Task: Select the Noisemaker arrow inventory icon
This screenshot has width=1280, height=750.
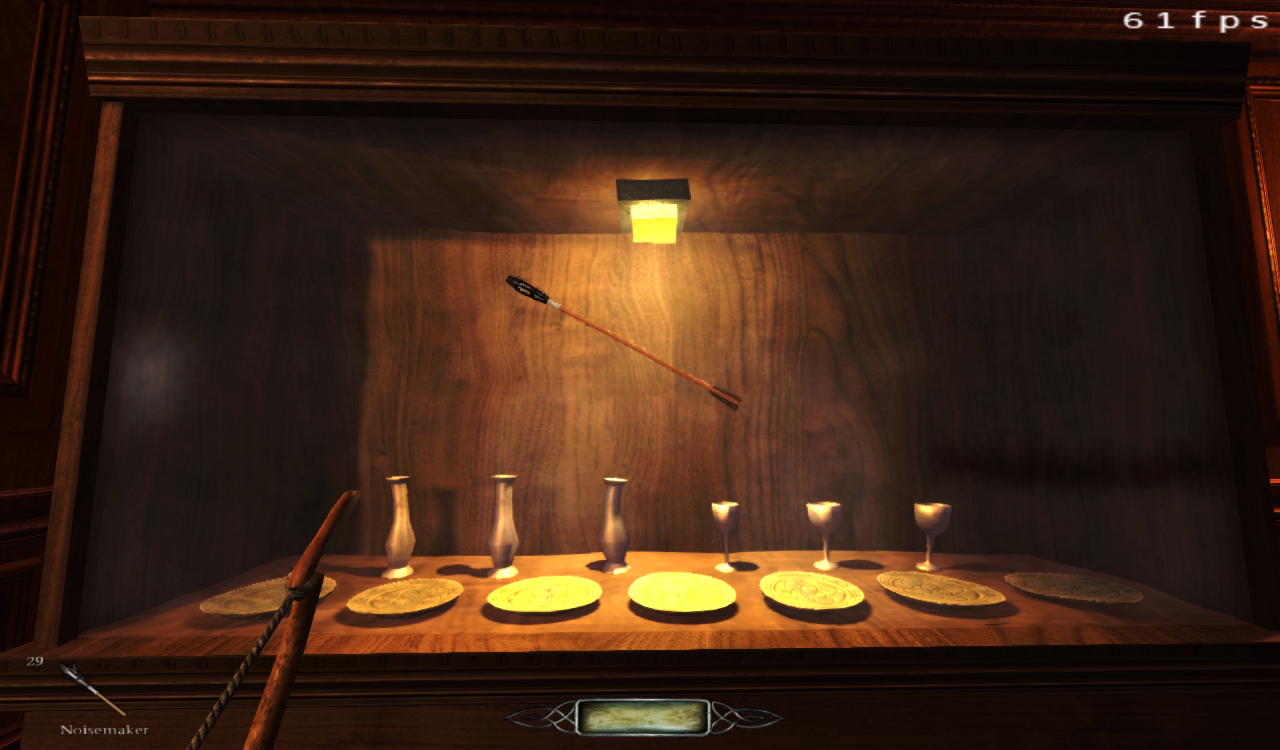Action: click(90, 689)
